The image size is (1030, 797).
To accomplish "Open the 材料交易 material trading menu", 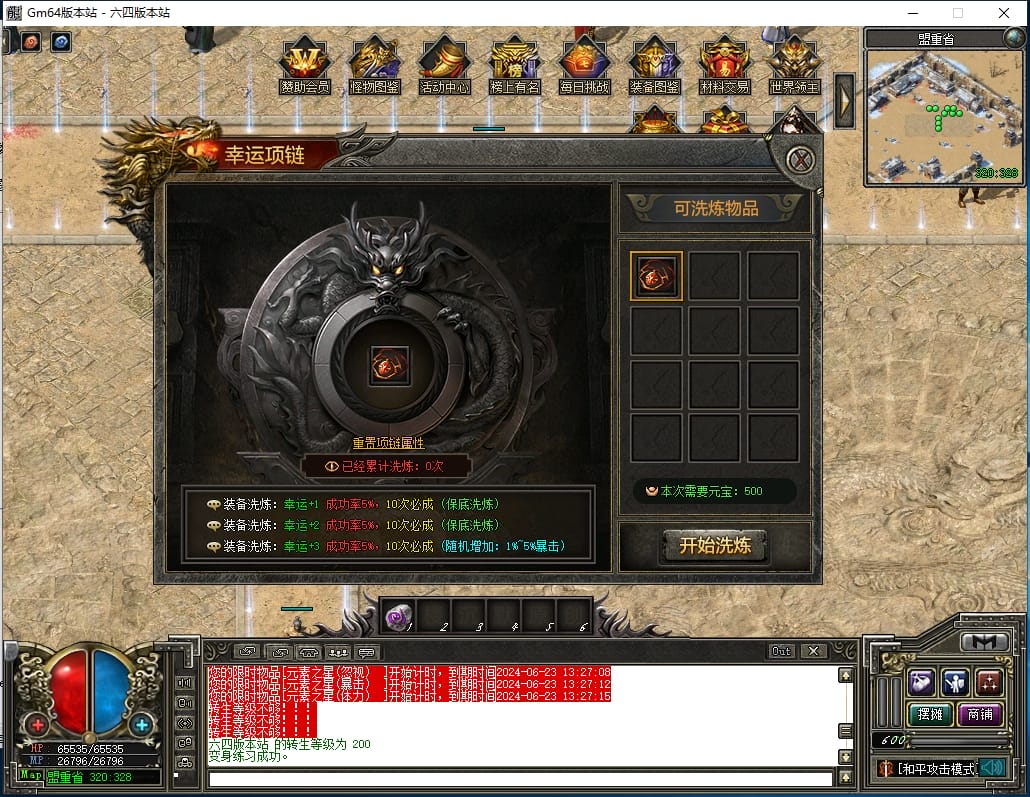I will pyautogui.click(x=725, y=65).
